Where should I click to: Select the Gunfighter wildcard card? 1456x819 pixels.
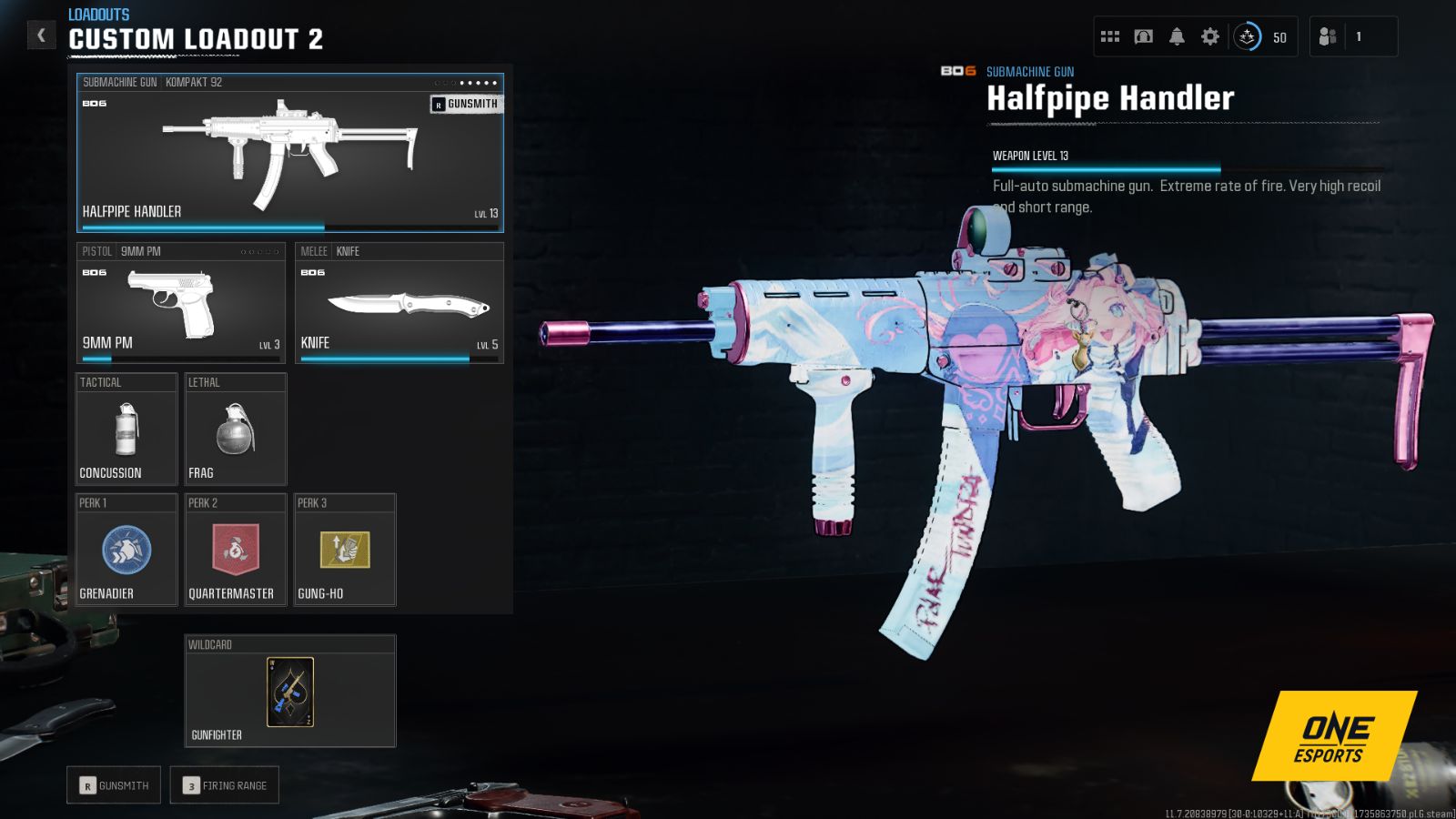click(289, 693)
